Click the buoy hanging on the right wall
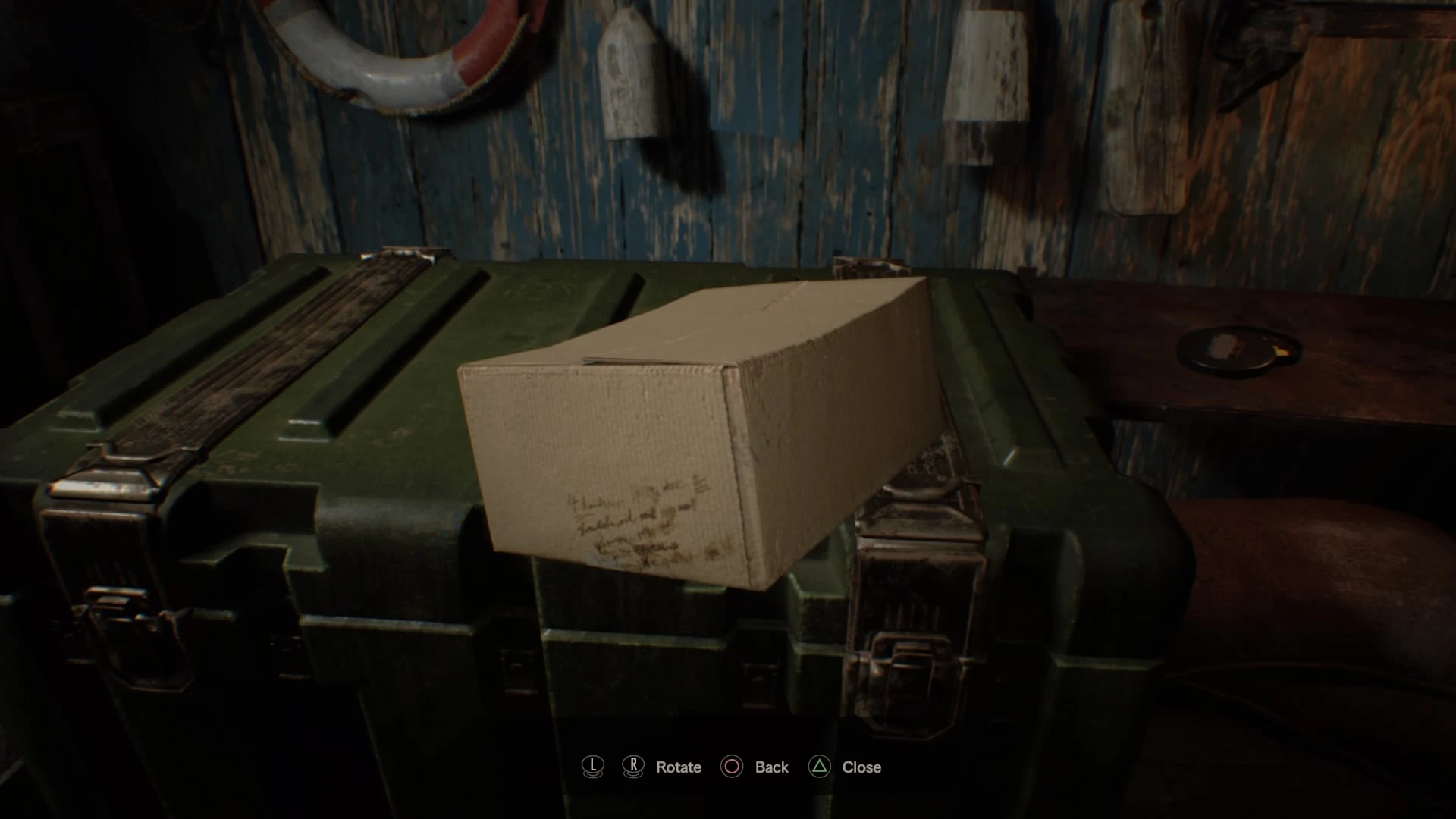Screen dimensions: 1456x819 (x=986, y=61)
